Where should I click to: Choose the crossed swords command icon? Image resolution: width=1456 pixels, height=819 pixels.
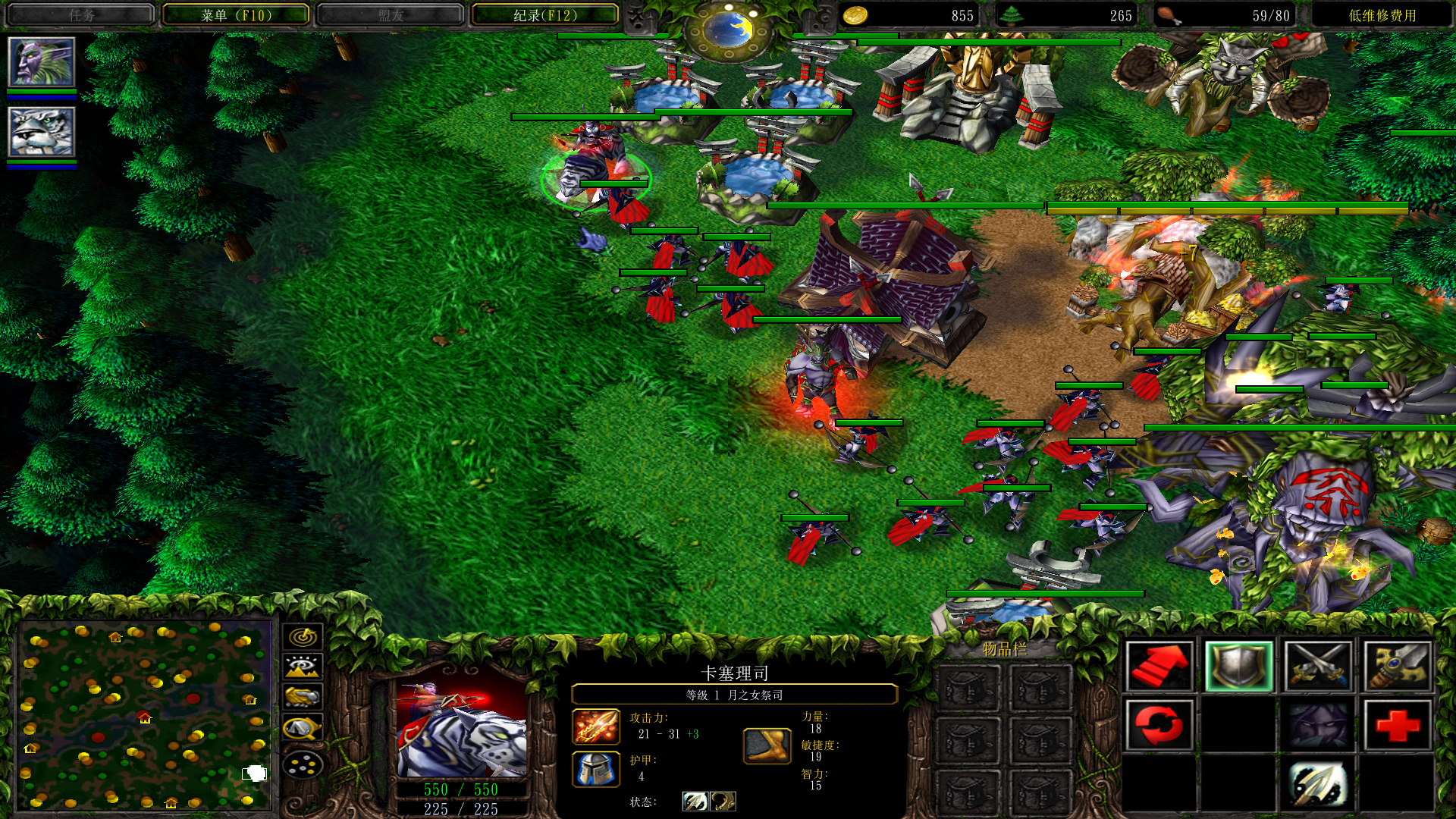click(x=1318, y=666)
